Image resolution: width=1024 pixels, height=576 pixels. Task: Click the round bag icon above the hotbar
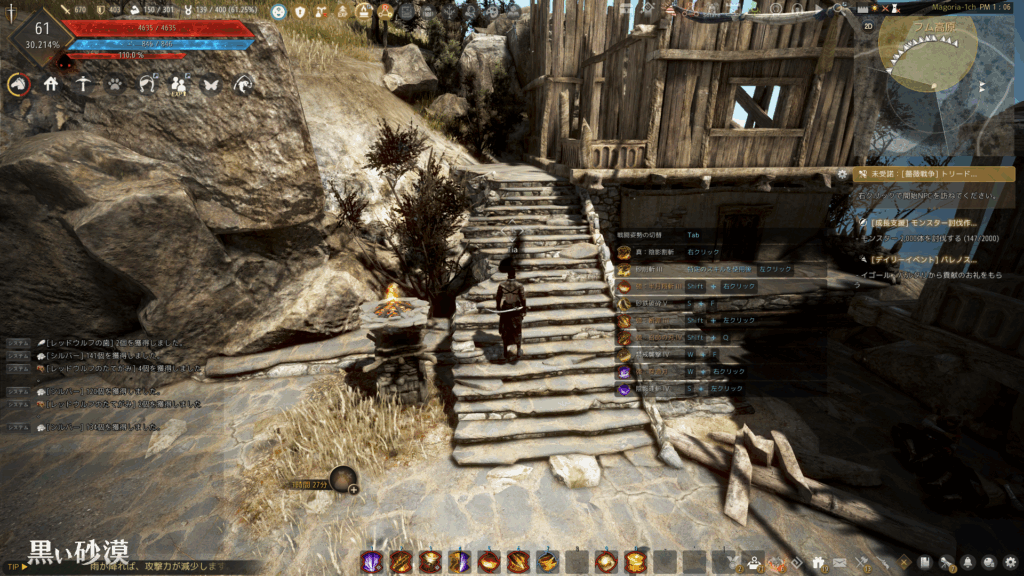point(343,480)
